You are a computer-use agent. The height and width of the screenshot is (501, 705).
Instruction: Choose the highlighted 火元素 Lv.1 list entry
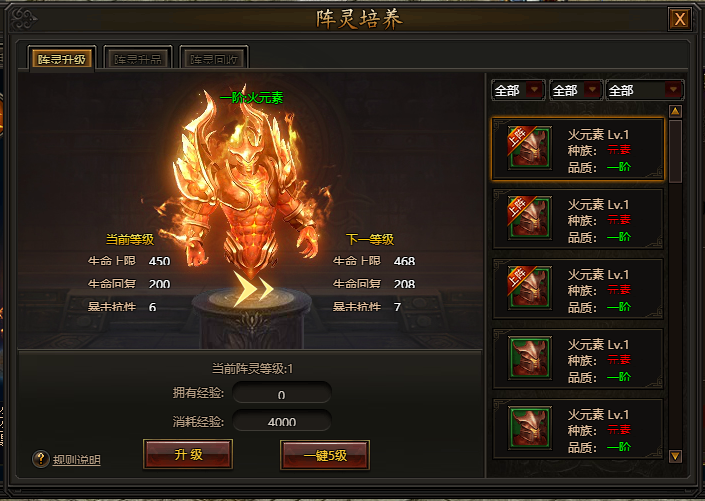tap(578, 149)
